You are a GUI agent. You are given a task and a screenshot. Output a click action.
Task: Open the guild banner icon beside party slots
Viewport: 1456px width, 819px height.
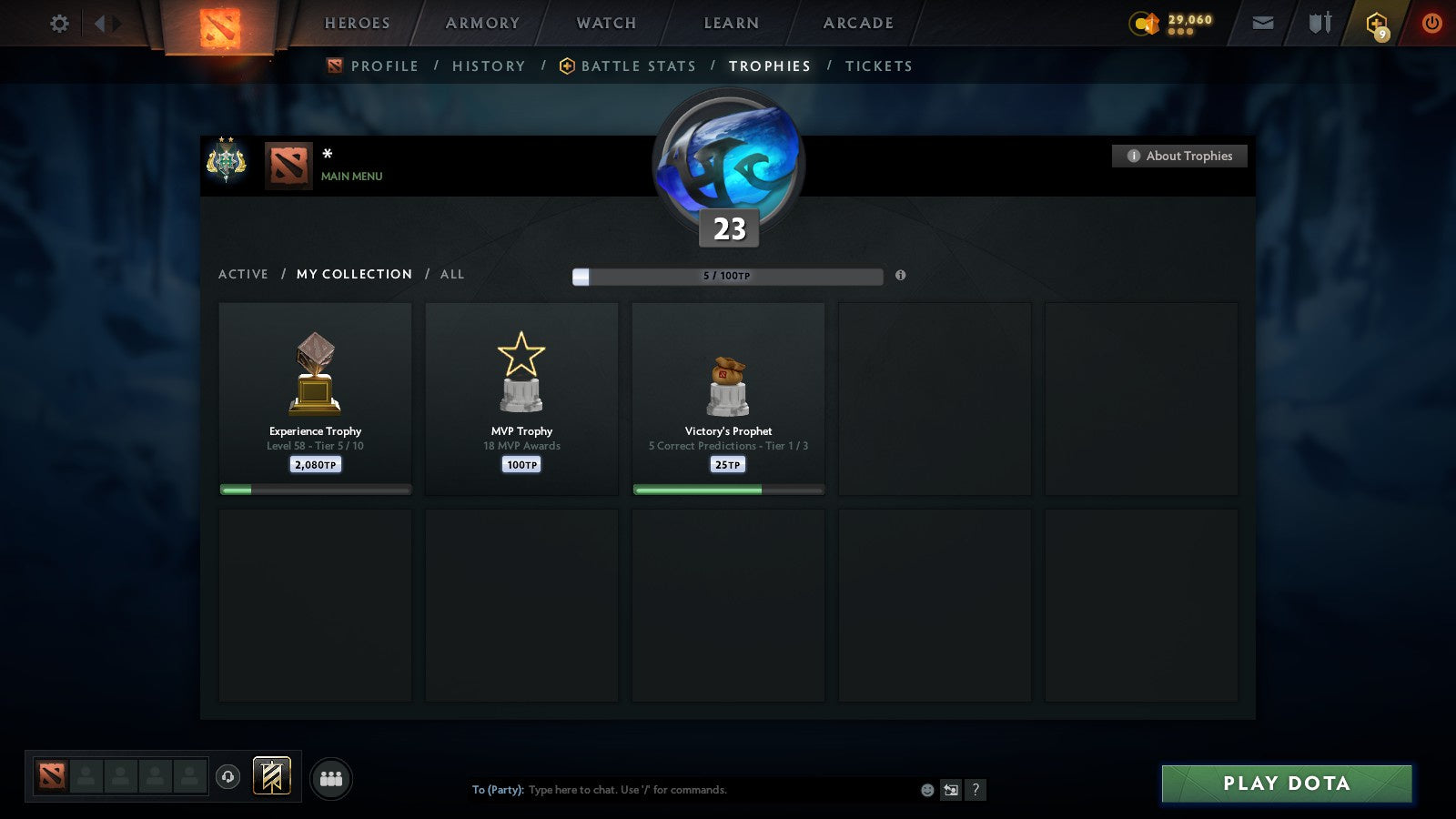pos(270,774)
